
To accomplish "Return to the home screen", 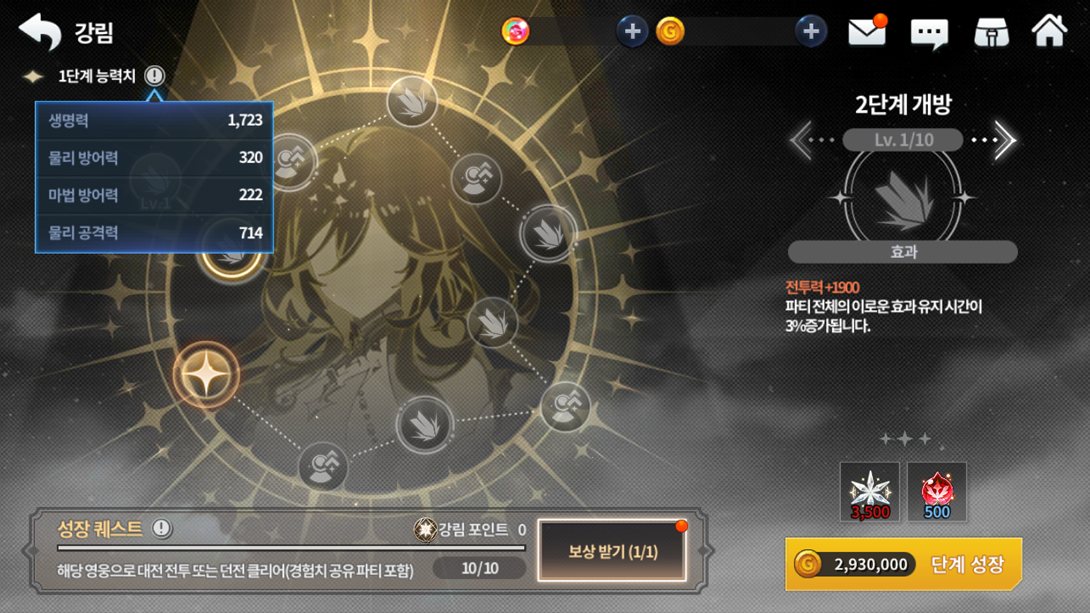I will 1049,32.
